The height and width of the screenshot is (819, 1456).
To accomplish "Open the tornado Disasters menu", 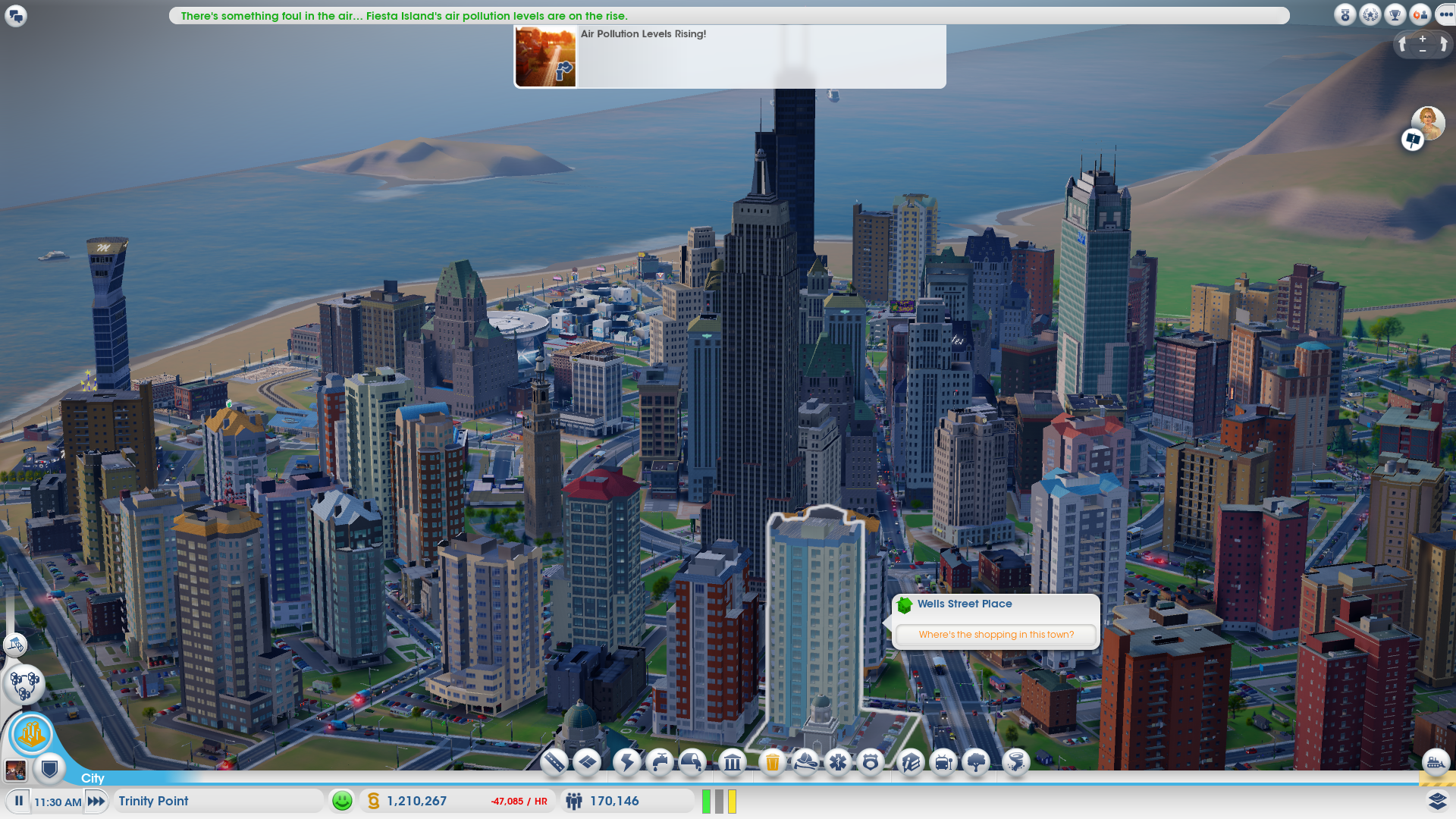I will (1015, 762).
